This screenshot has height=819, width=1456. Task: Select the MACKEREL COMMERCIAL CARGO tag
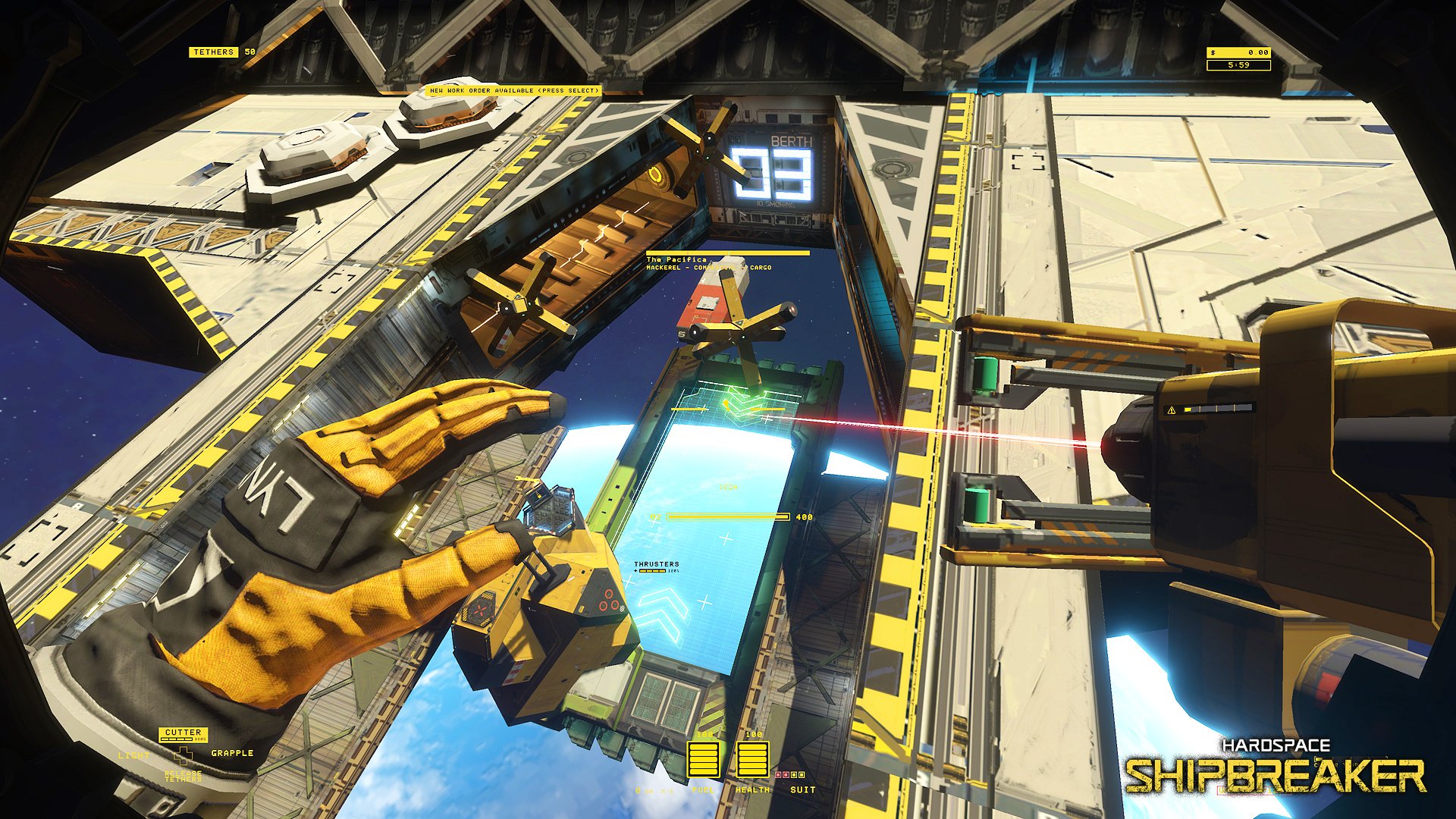tap(709, 268)
